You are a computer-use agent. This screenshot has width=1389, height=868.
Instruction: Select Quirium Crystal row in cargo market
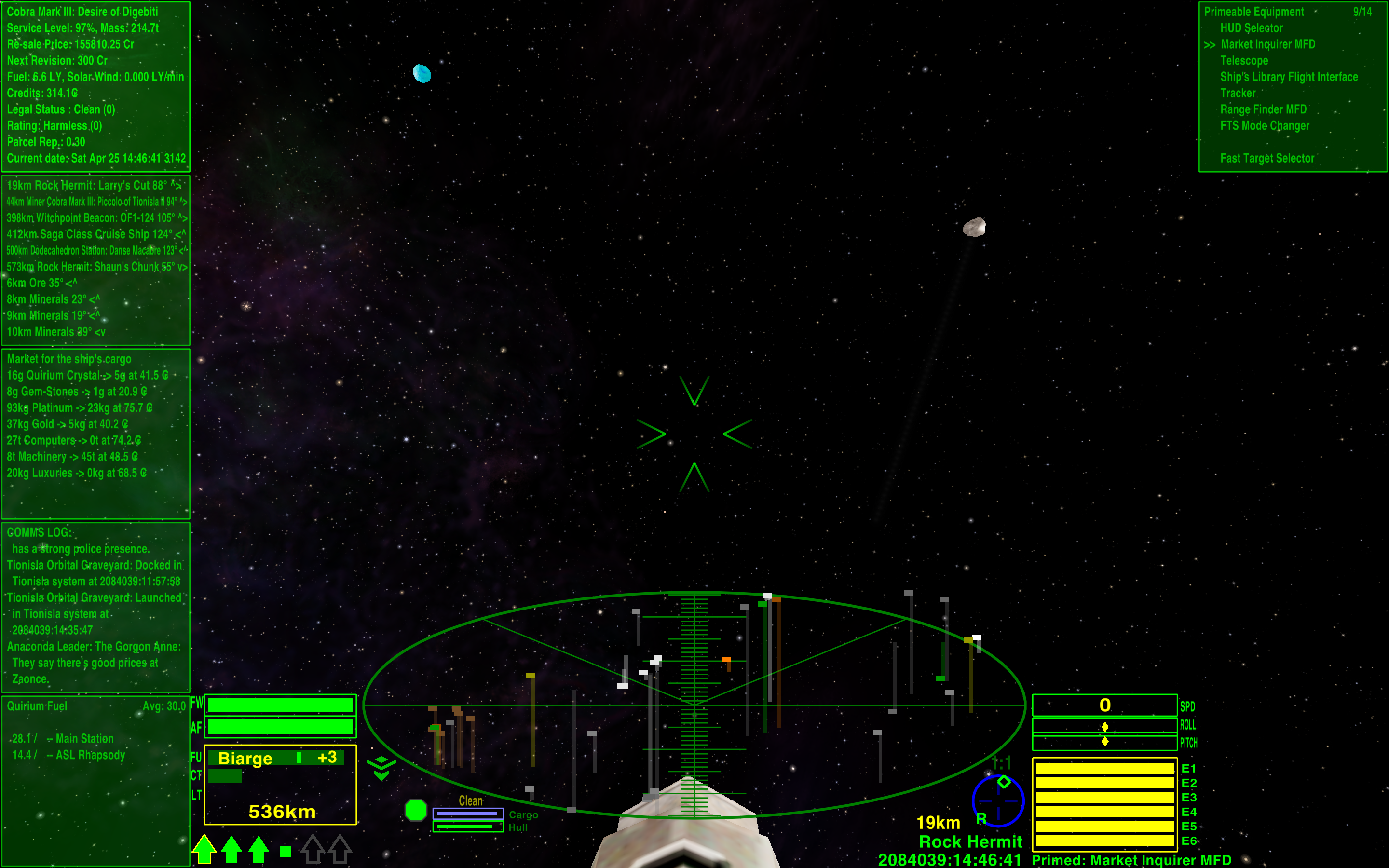click(87, 376)
